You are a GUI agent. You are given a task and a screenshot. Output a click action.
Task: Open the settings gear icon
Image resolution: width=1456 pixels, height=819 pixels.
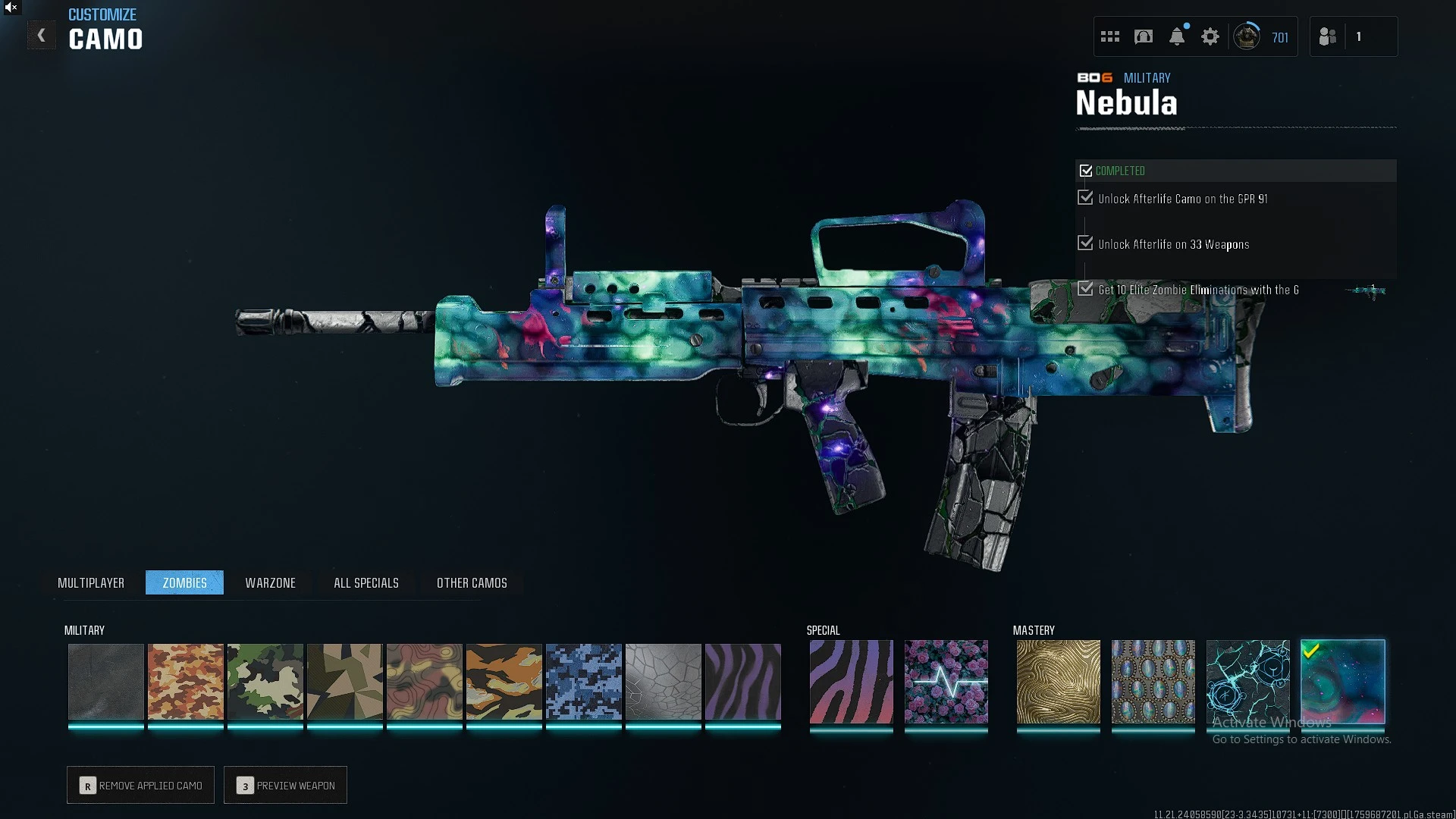click(1210, 36)
